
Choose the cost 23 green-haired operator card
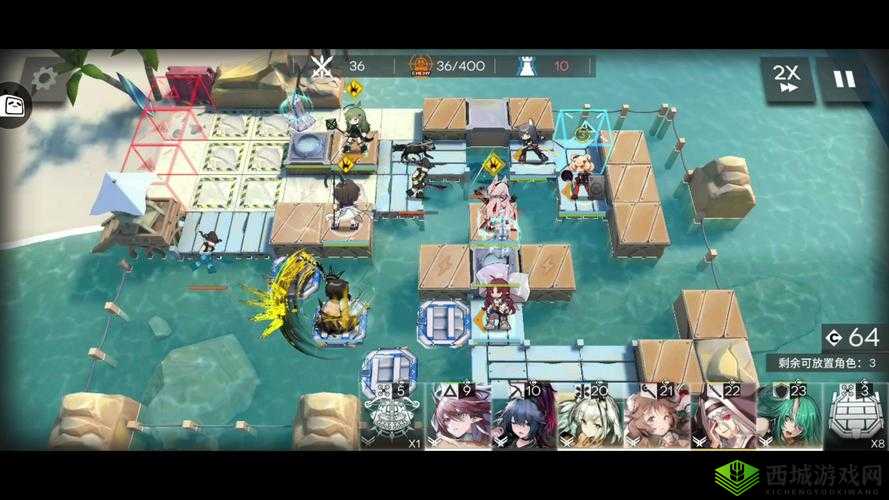click(788, 415)
